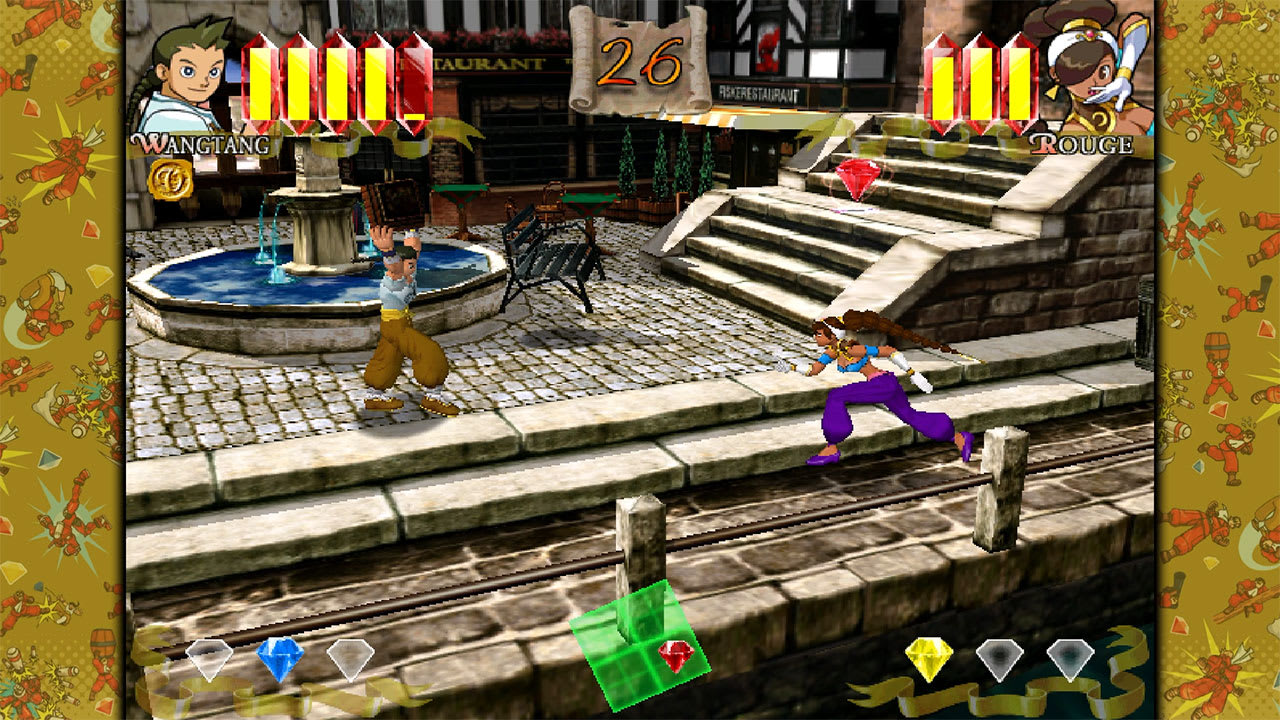Image resolution: width=1280 pixels, height=720 pixels.
Task: Toggle Rouge's leftmost health gem
Action: point(941,82)
